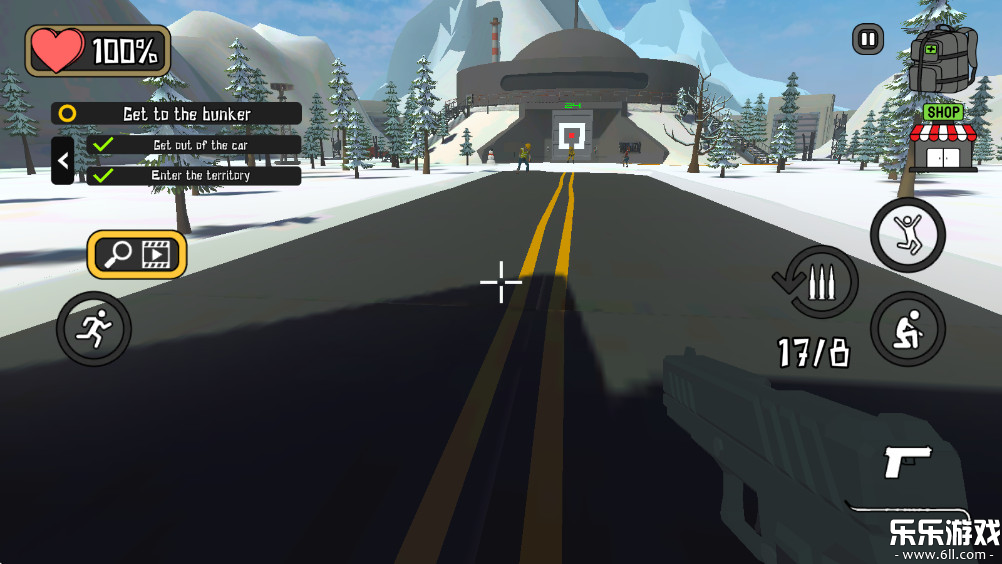
Task: Open the Shop
Action: (x=943, y=138)
